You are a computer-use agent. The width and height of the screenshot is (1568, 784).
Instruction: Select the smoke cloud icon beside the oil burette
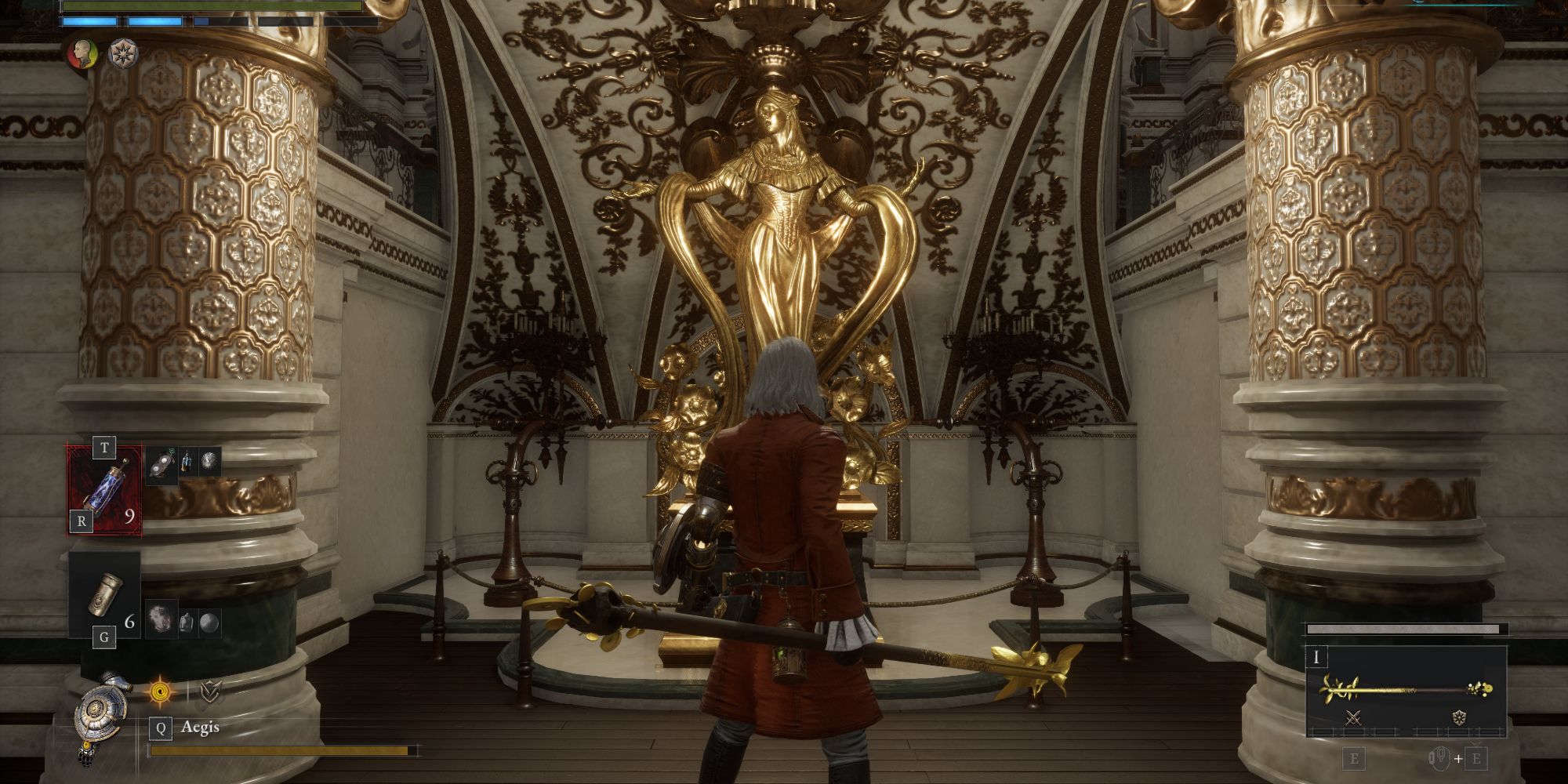coord(161,619)
